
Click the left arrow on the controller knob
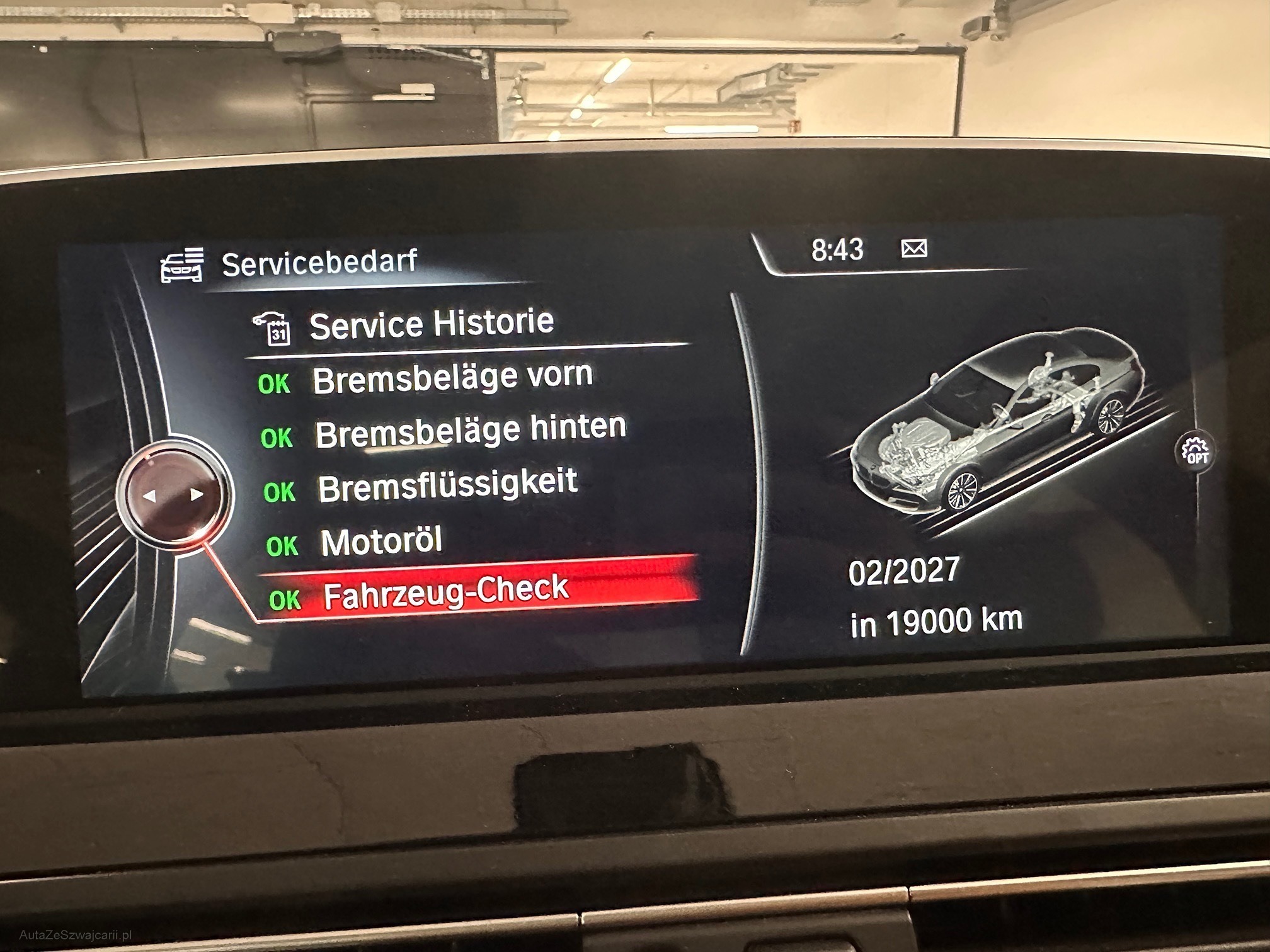point(149,496)
